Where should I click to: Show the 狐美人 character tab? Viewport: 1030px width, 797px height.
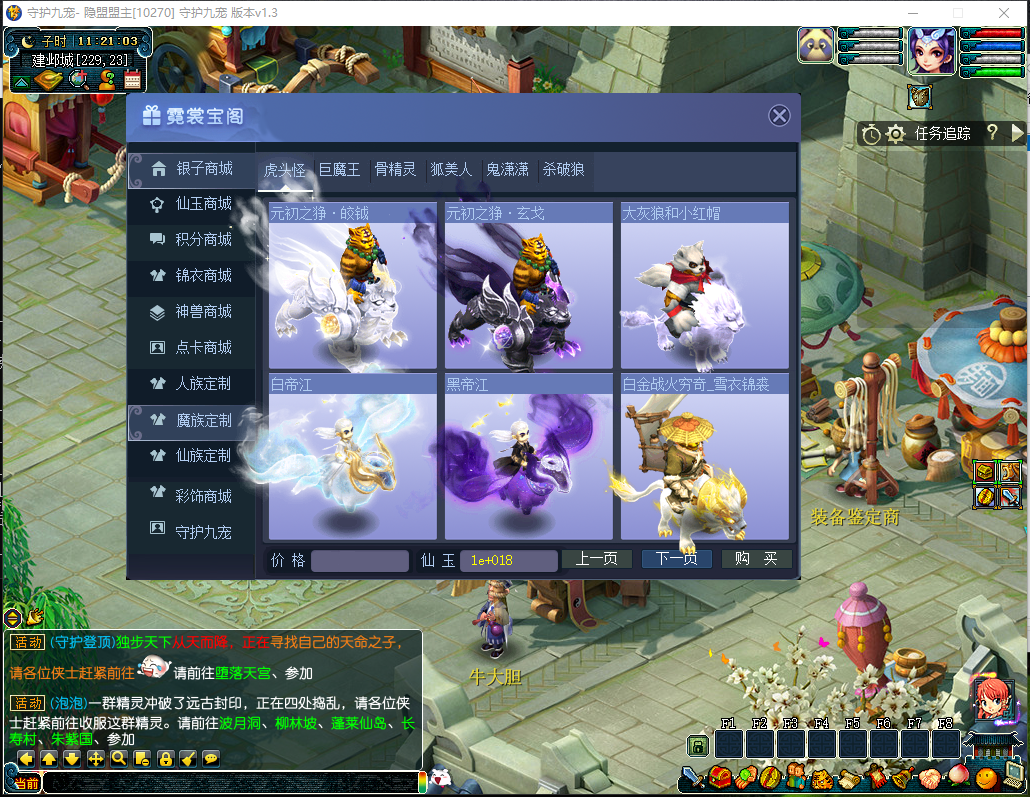pos(451,170)
